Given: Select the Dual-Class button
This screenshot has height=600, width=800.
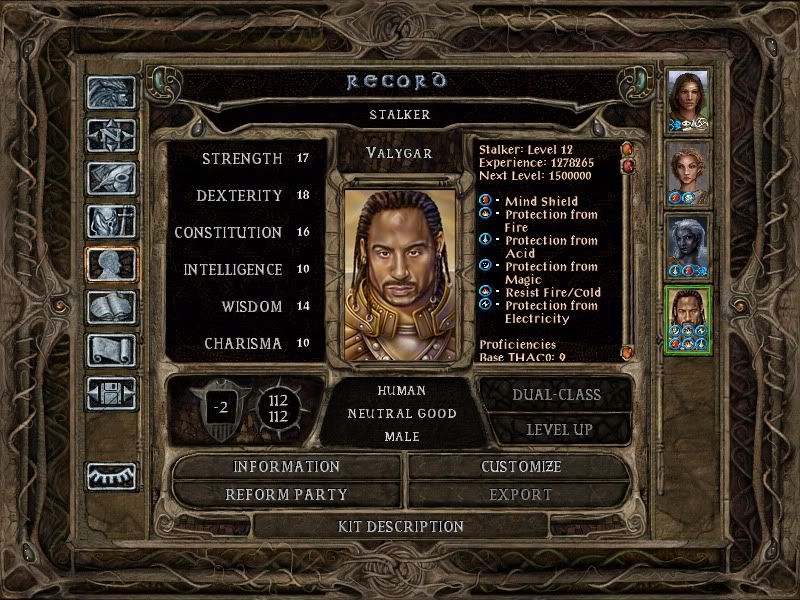Looking at the screenshot, I should (556, 394).
